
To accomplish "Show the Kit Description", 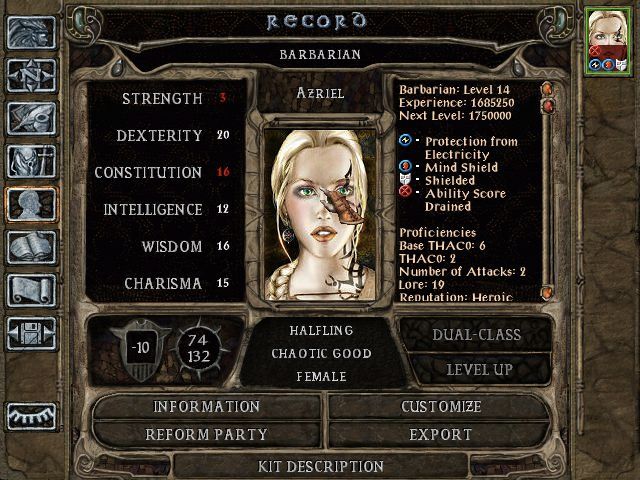I will (320, 466).
